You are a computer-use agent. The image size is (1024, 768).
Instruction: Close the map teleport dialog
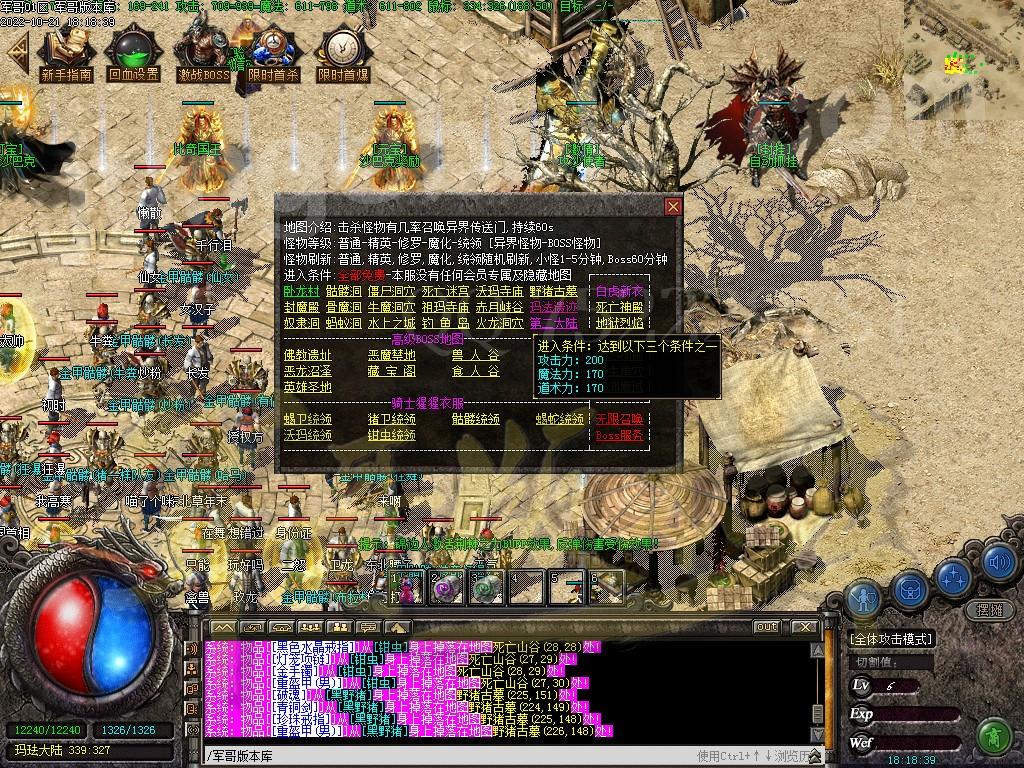pyautogui.click(x=673, y=207)
